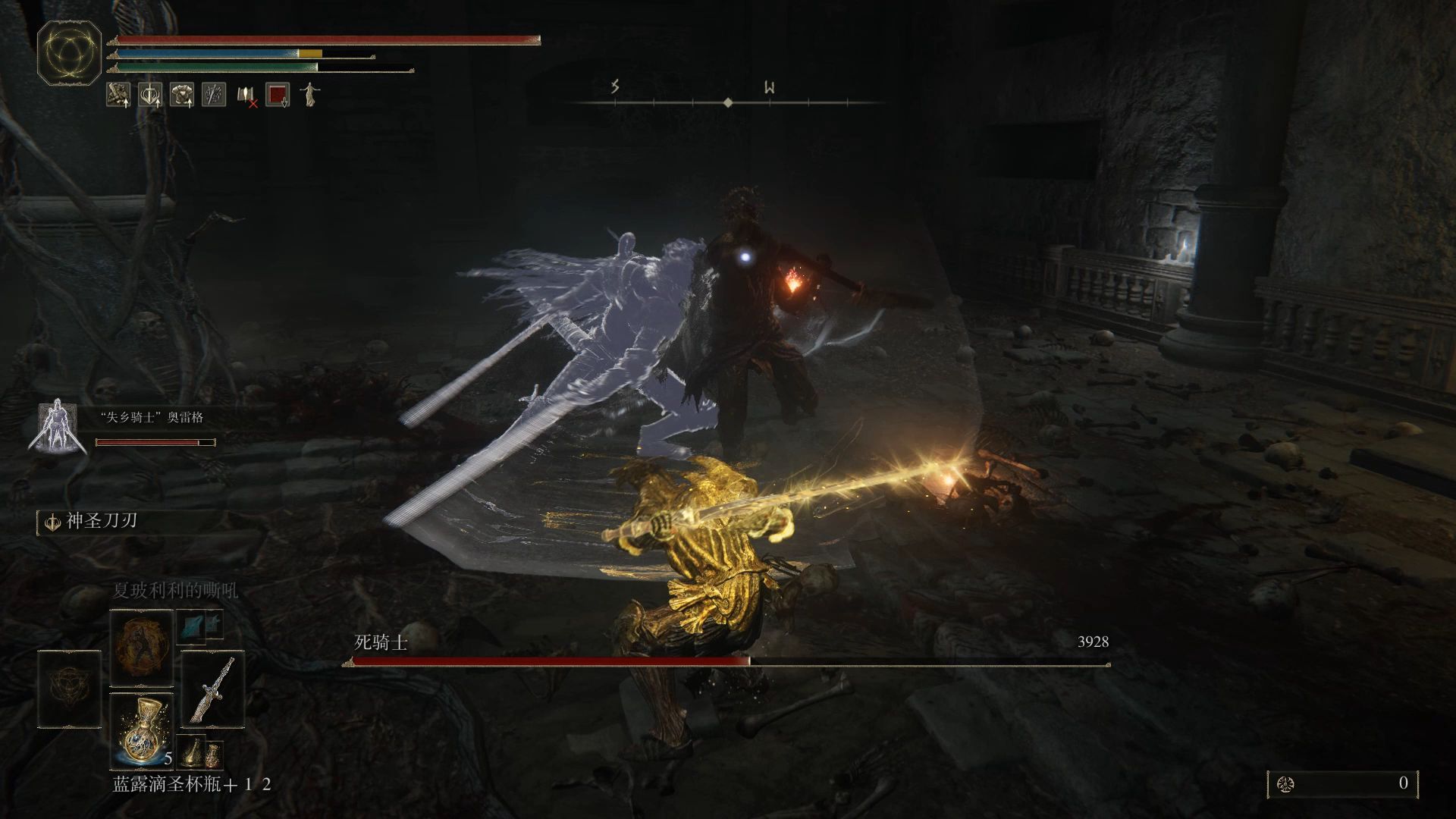Image resolution: width=1456 pixels, height=819 pixels.
Task: Select the attack-boost buff icon with arrow
Action: [x=118, y=95]
